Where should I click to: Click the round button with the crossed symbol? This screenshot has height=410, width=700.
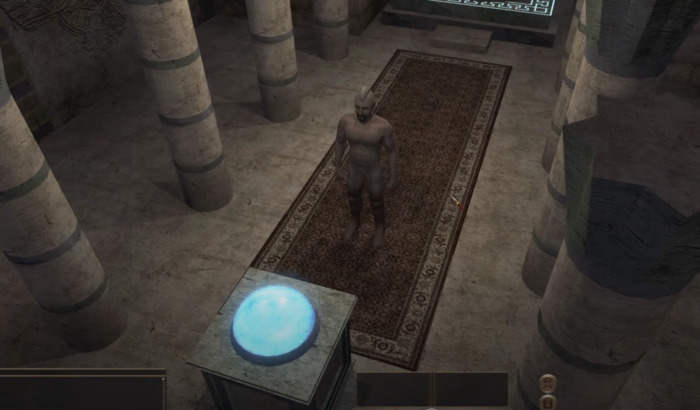548,381
